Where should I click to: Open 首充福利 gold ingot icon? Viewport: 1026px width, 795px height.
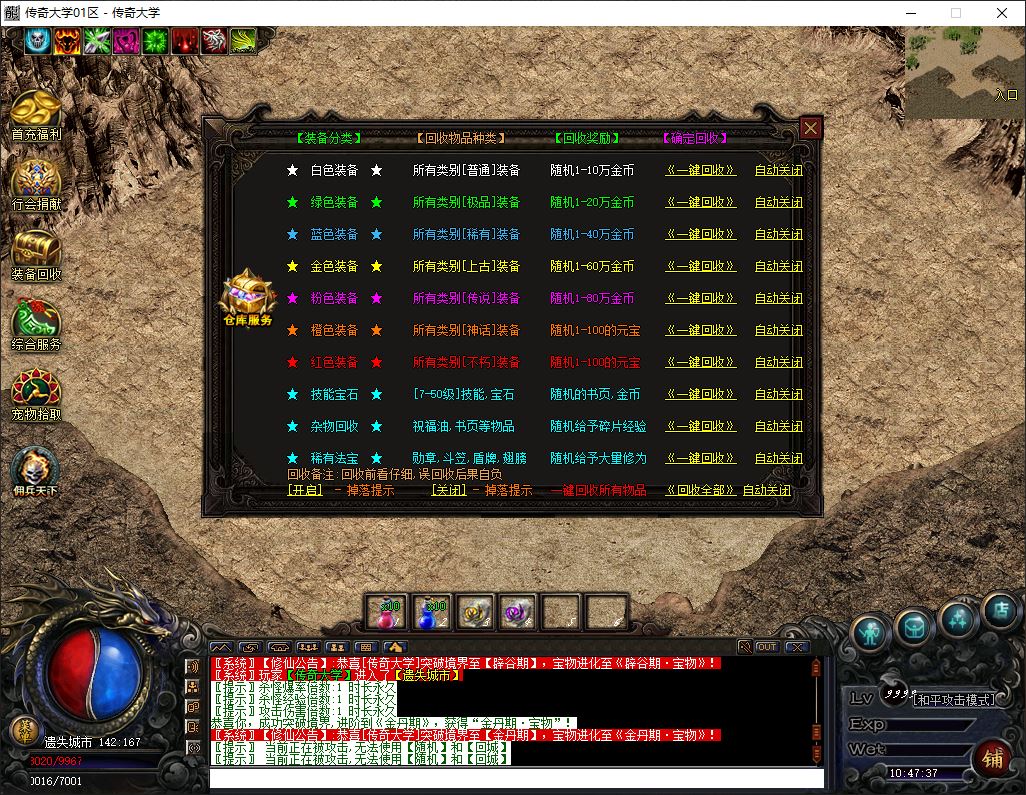click(37, 113)
